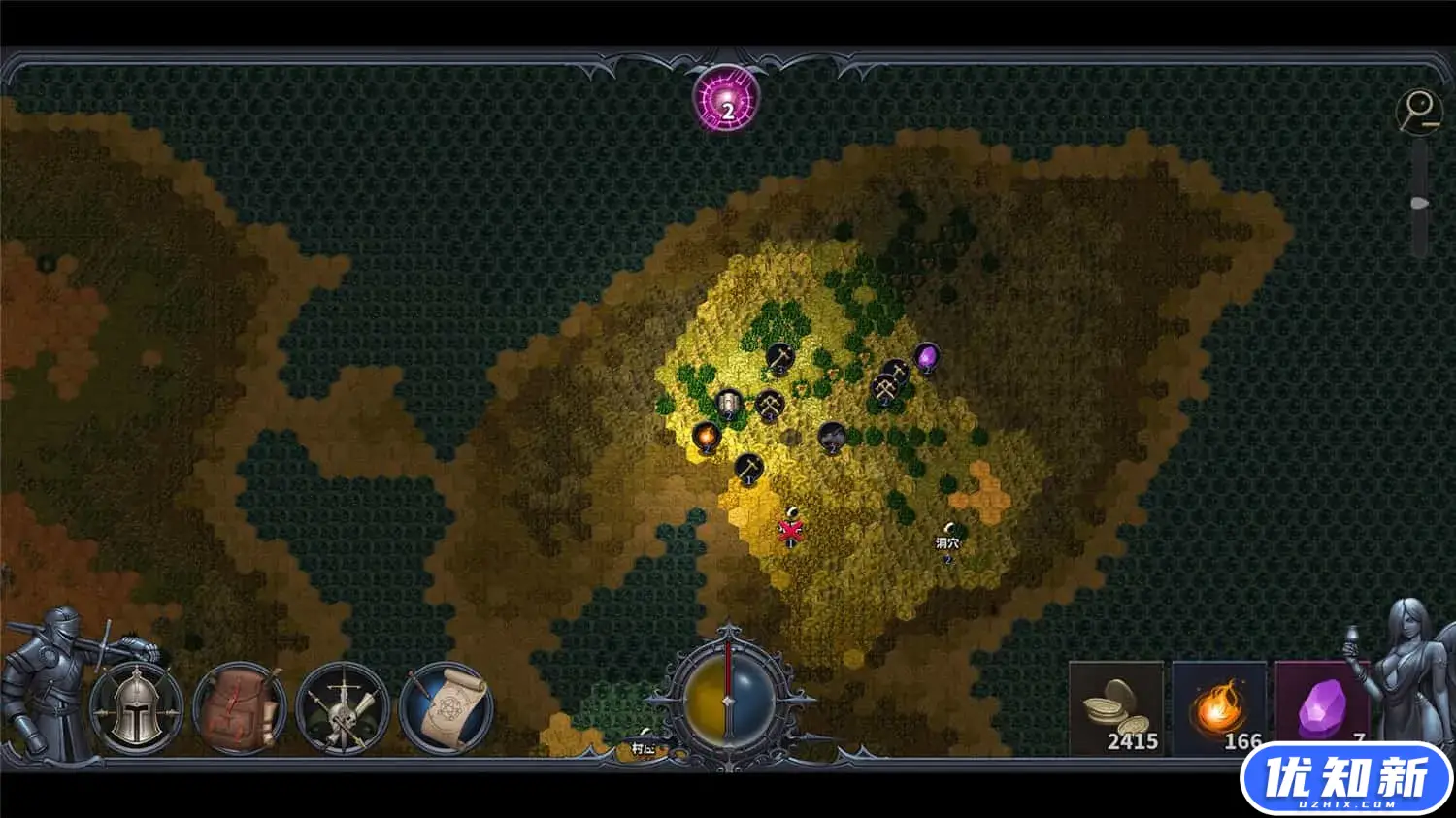This screenshot has width=1456, height=818.
Task: Click the 优知新 watermark logo
Action: pyautogui.click(x=1346, y=779)
